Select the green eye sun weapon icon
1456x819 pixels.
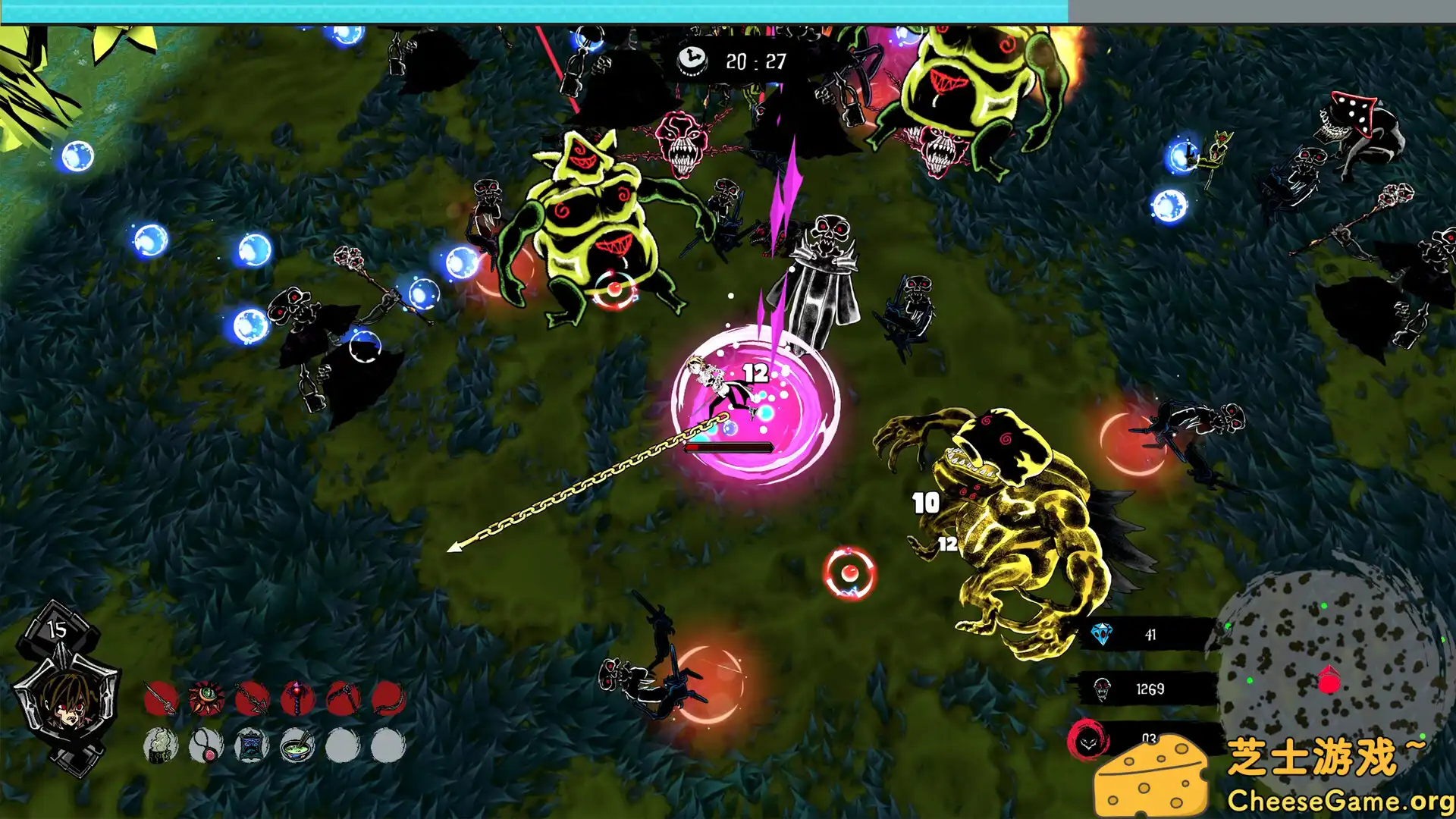206,698
